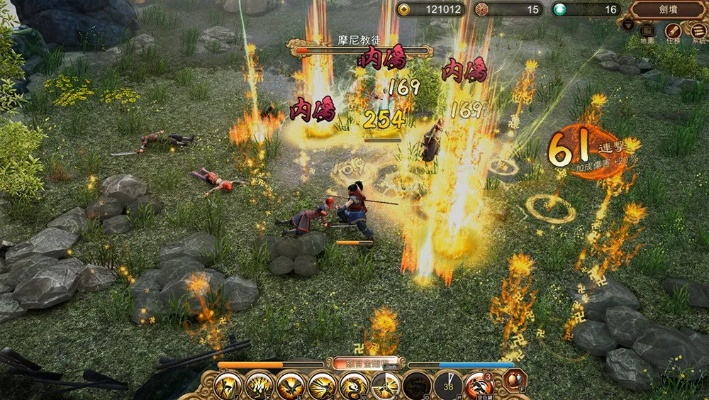
Task: Open the 劍壇 location button
Action: point(669,9)
